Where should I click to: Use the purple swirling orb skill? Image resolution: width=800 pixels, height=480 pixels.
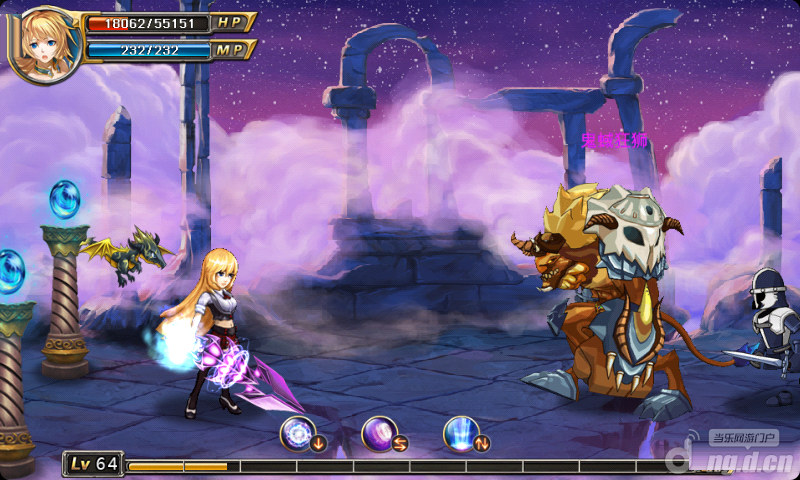[x=380, y=433]
